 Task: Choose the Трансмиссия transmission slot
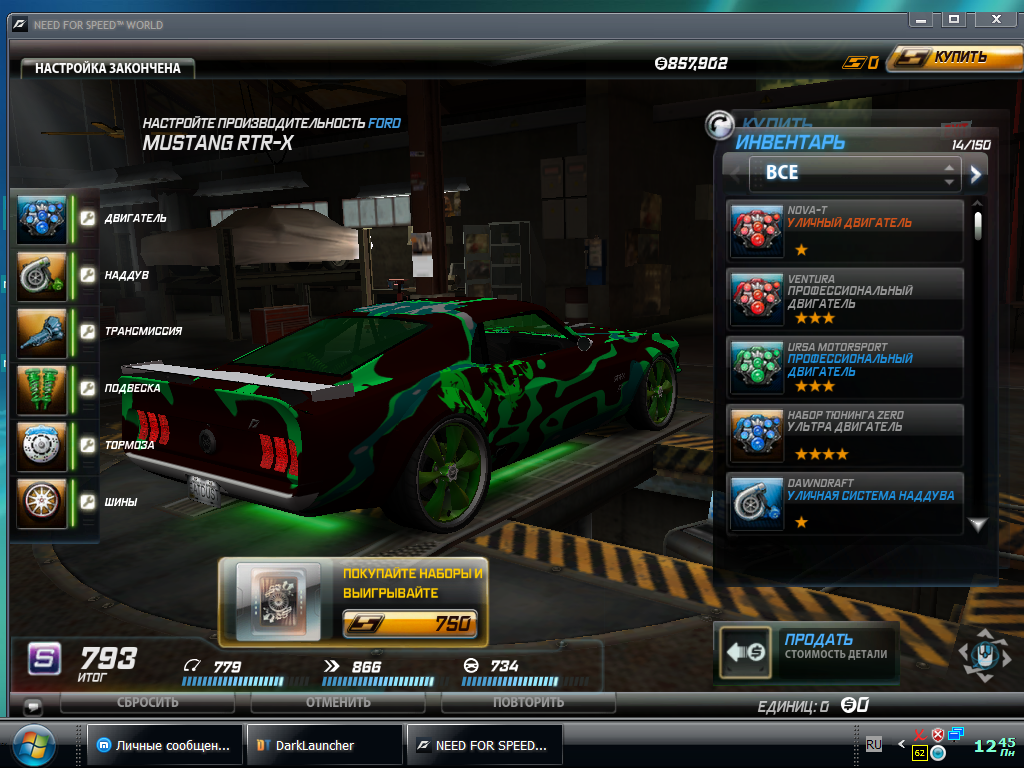click(x=42, y=331)
